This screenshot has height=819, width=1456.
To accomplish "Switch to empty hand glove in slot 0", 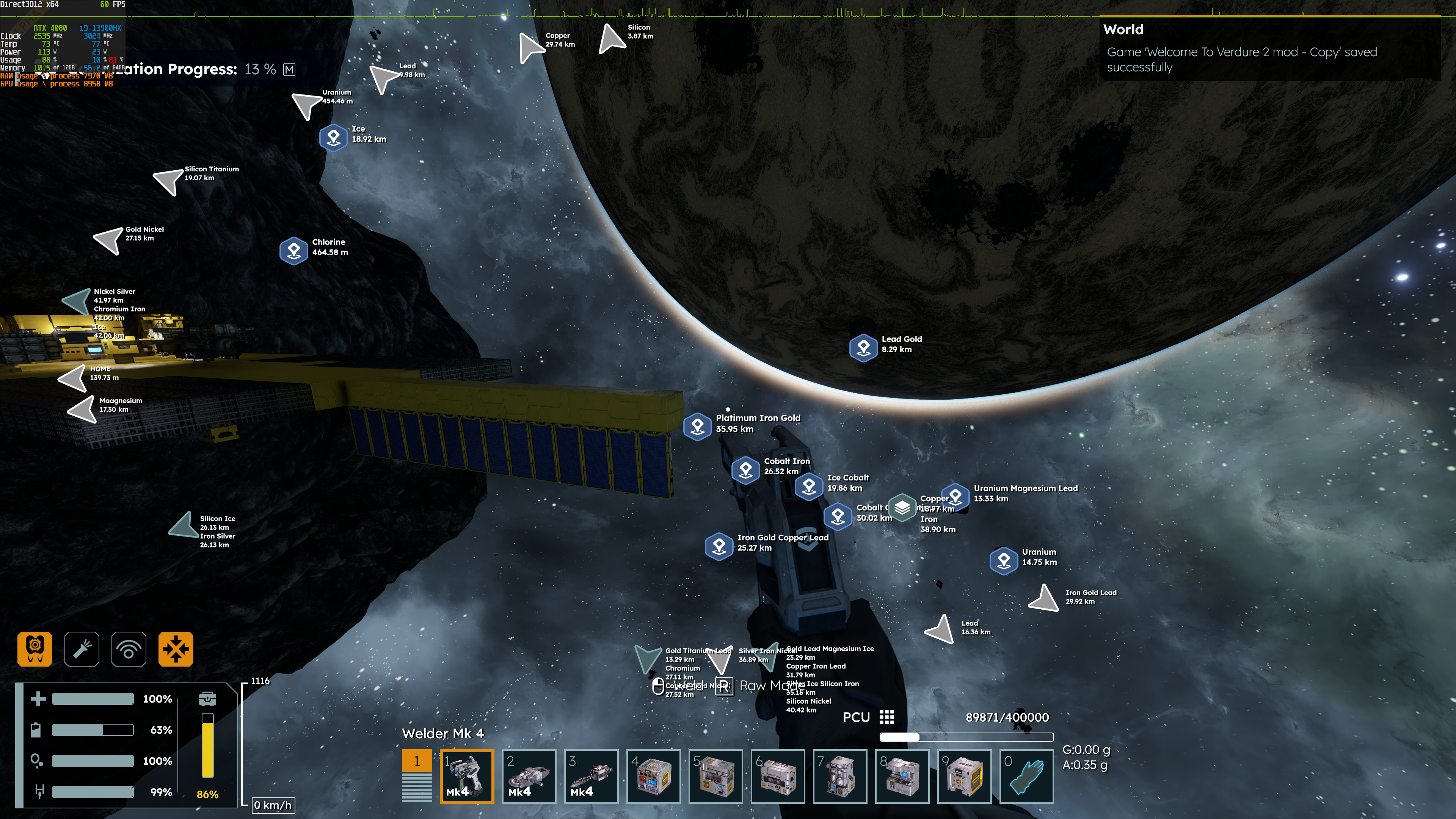I will coord(1026,775).
